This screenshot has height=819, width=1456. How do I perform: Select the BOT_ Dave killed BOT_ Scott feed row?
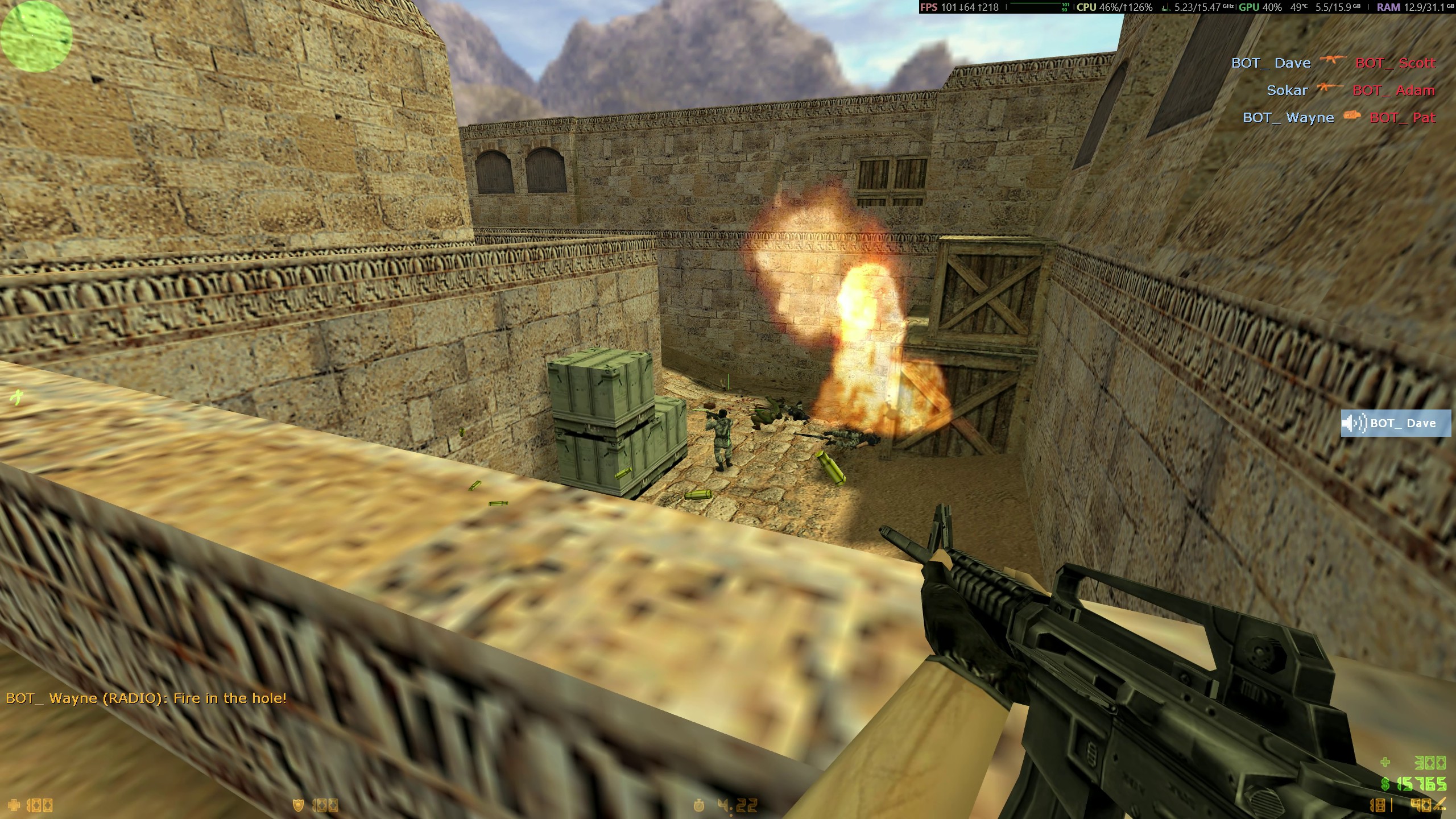1333,63
